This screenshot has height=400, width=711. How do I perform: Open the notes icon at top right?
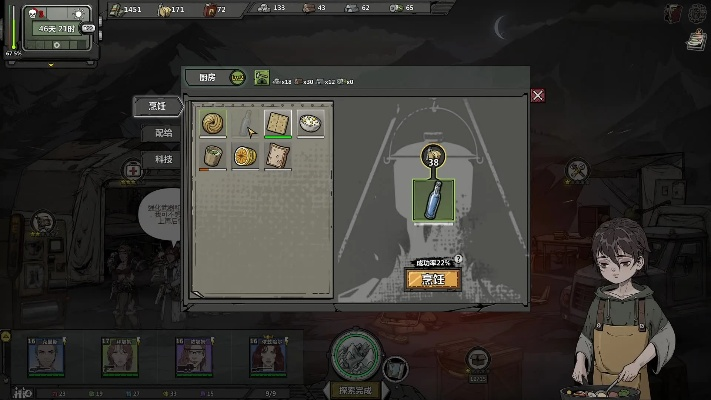coord(697,39)
